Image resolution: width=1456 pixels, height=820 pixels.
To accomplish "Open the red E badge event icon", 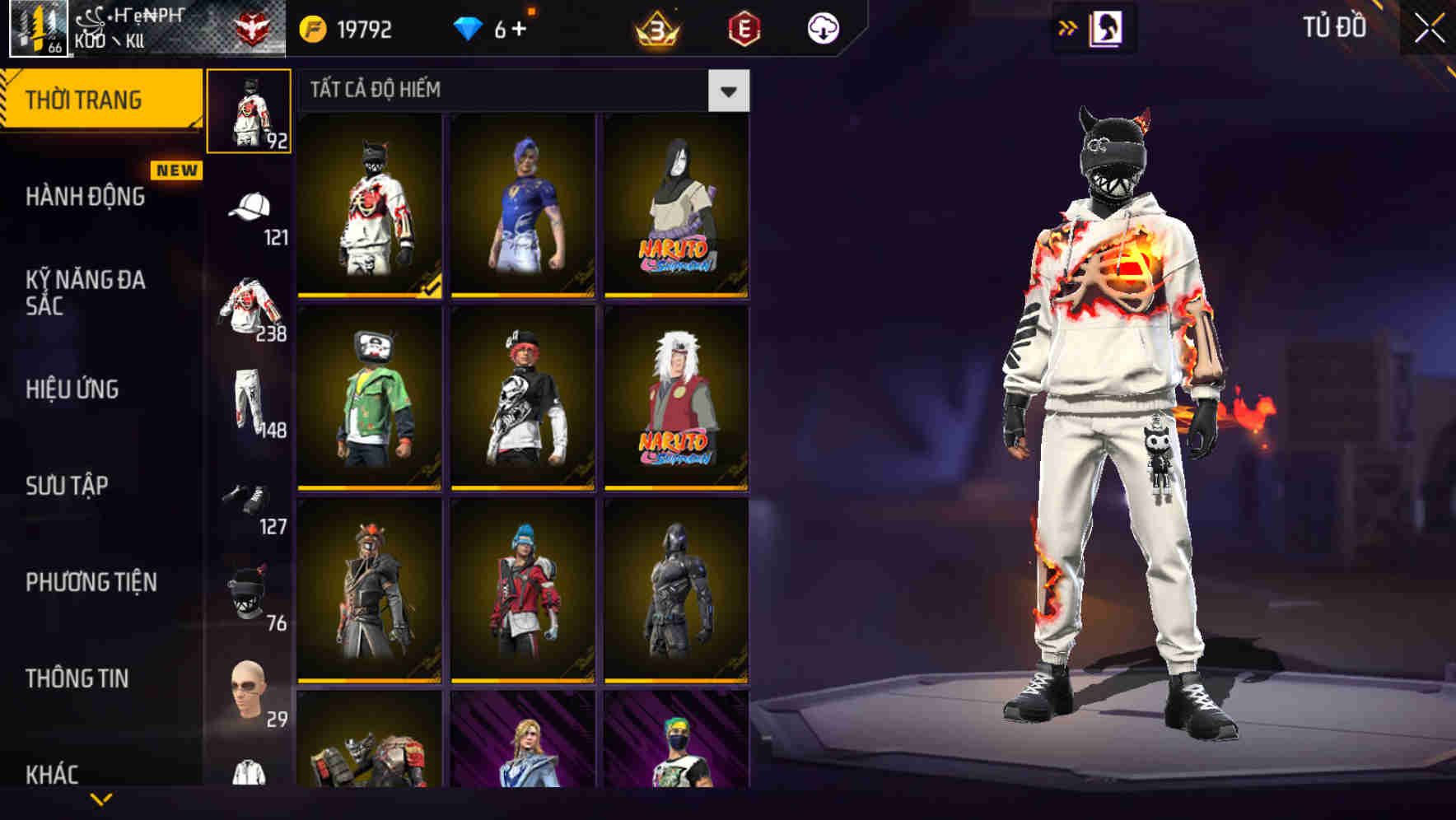I will click(745, 29).
